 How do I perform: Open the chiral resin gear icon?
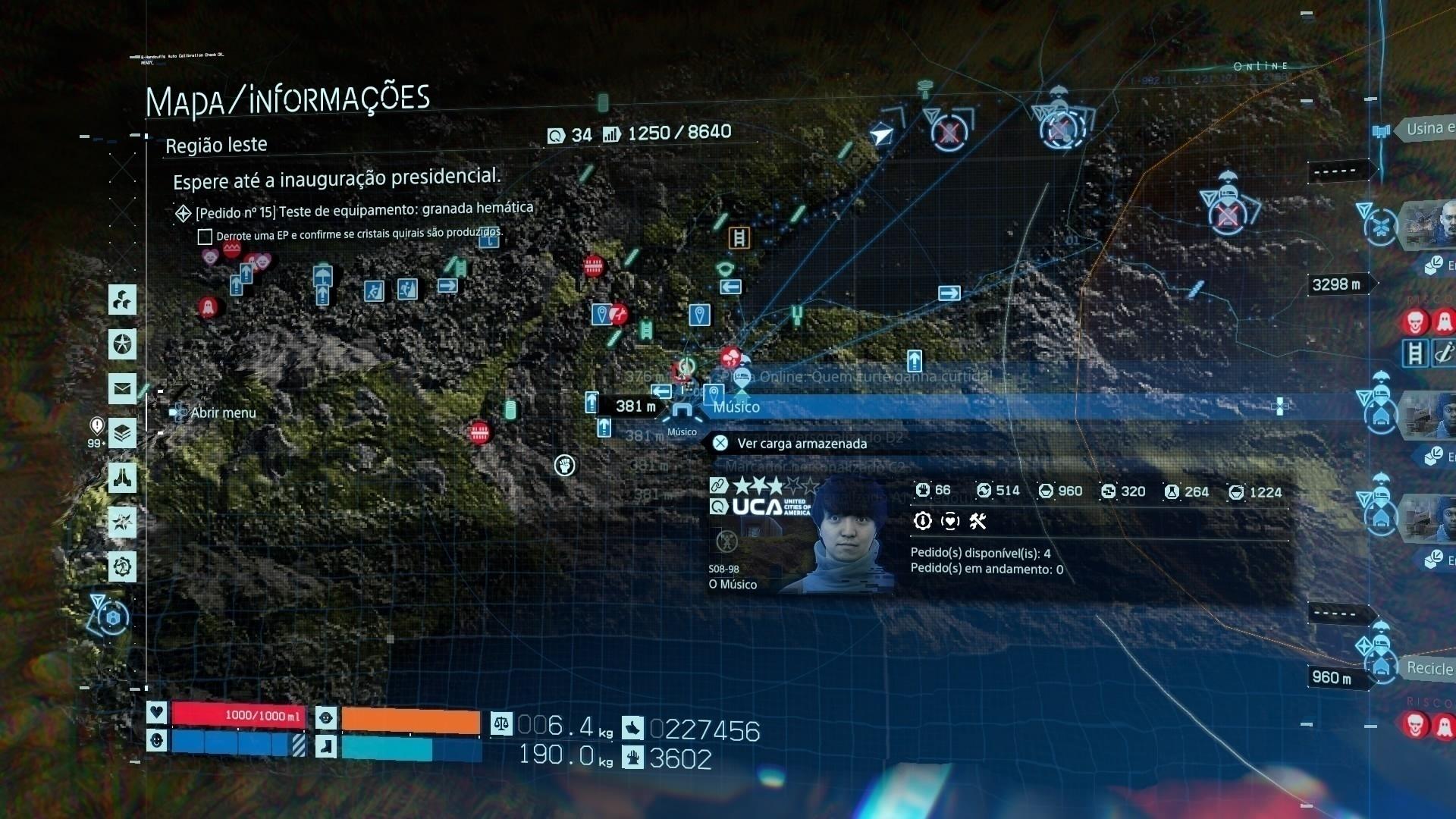pyautogui.click(x=121, y=564)
